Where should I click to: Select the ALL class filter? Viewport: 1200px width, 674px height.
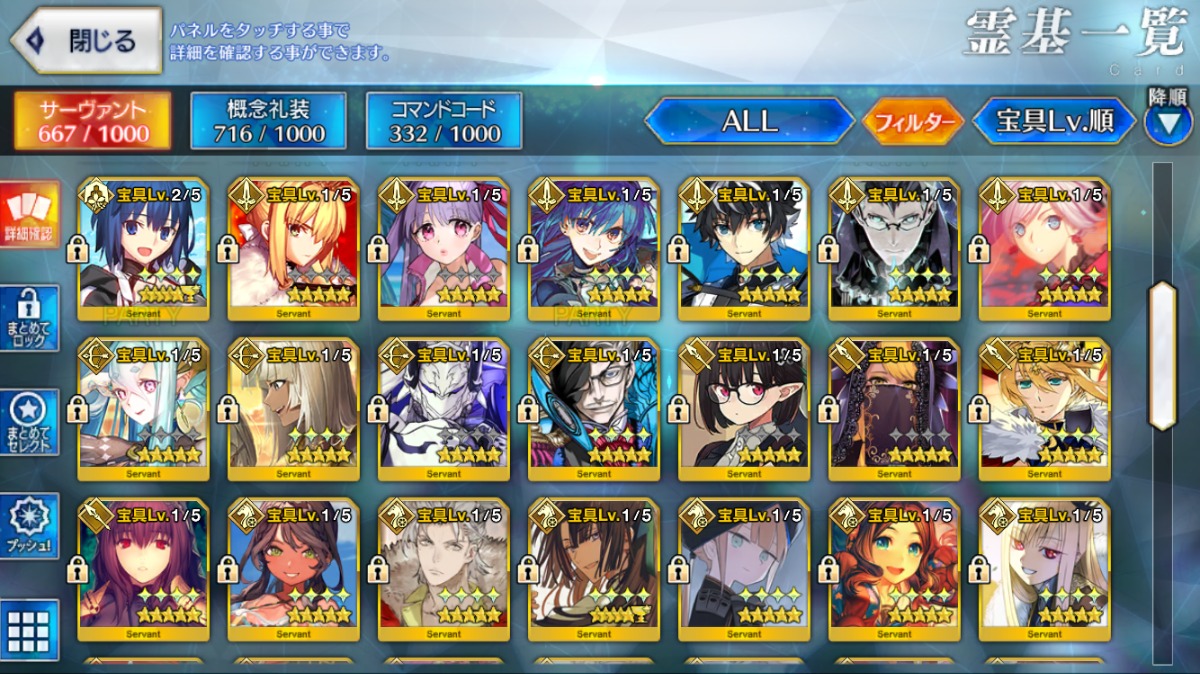[749, 121]
